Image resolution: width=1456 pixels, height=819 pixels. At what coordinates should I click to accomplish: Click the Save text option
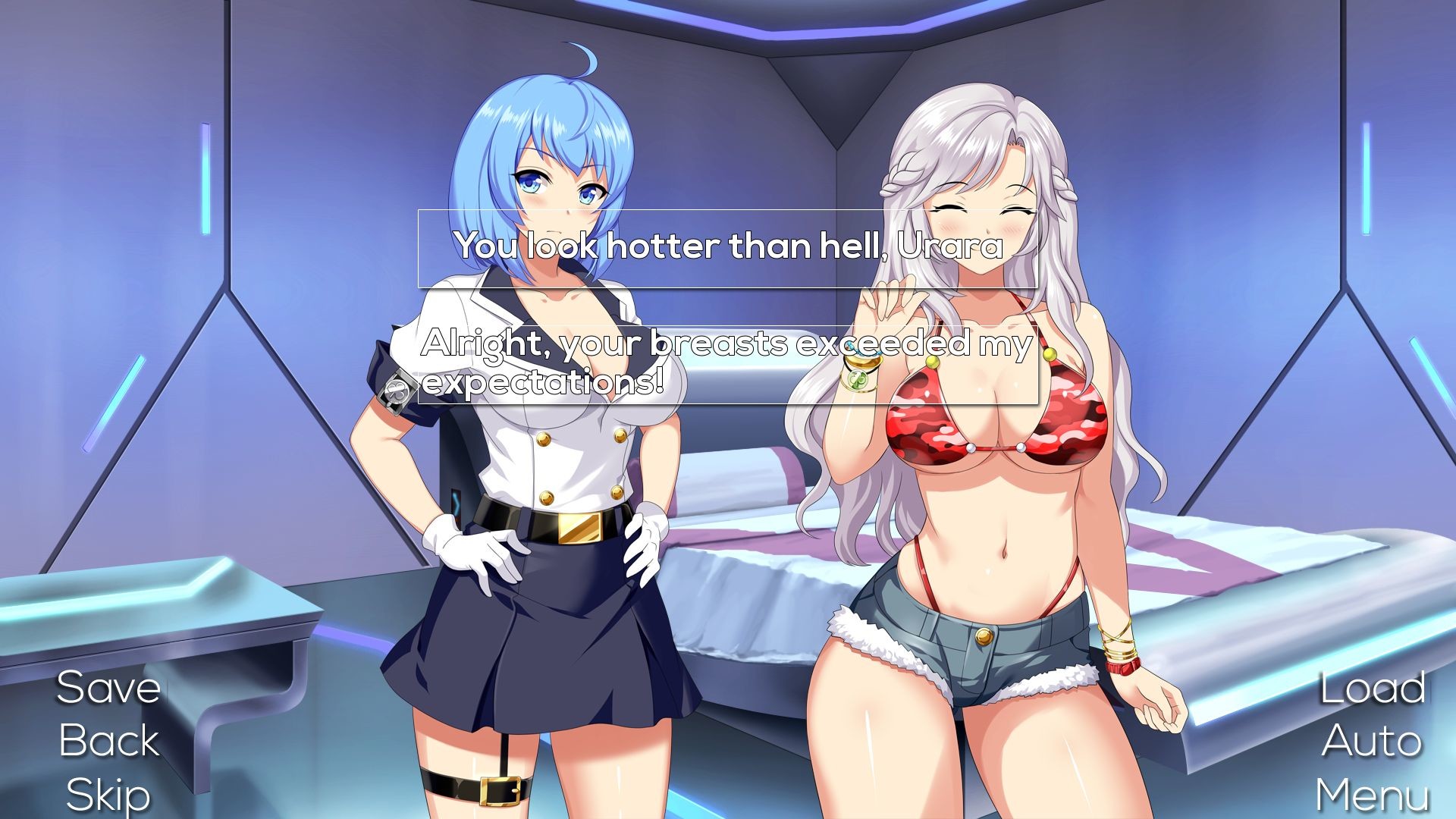(x=108, y=689)
